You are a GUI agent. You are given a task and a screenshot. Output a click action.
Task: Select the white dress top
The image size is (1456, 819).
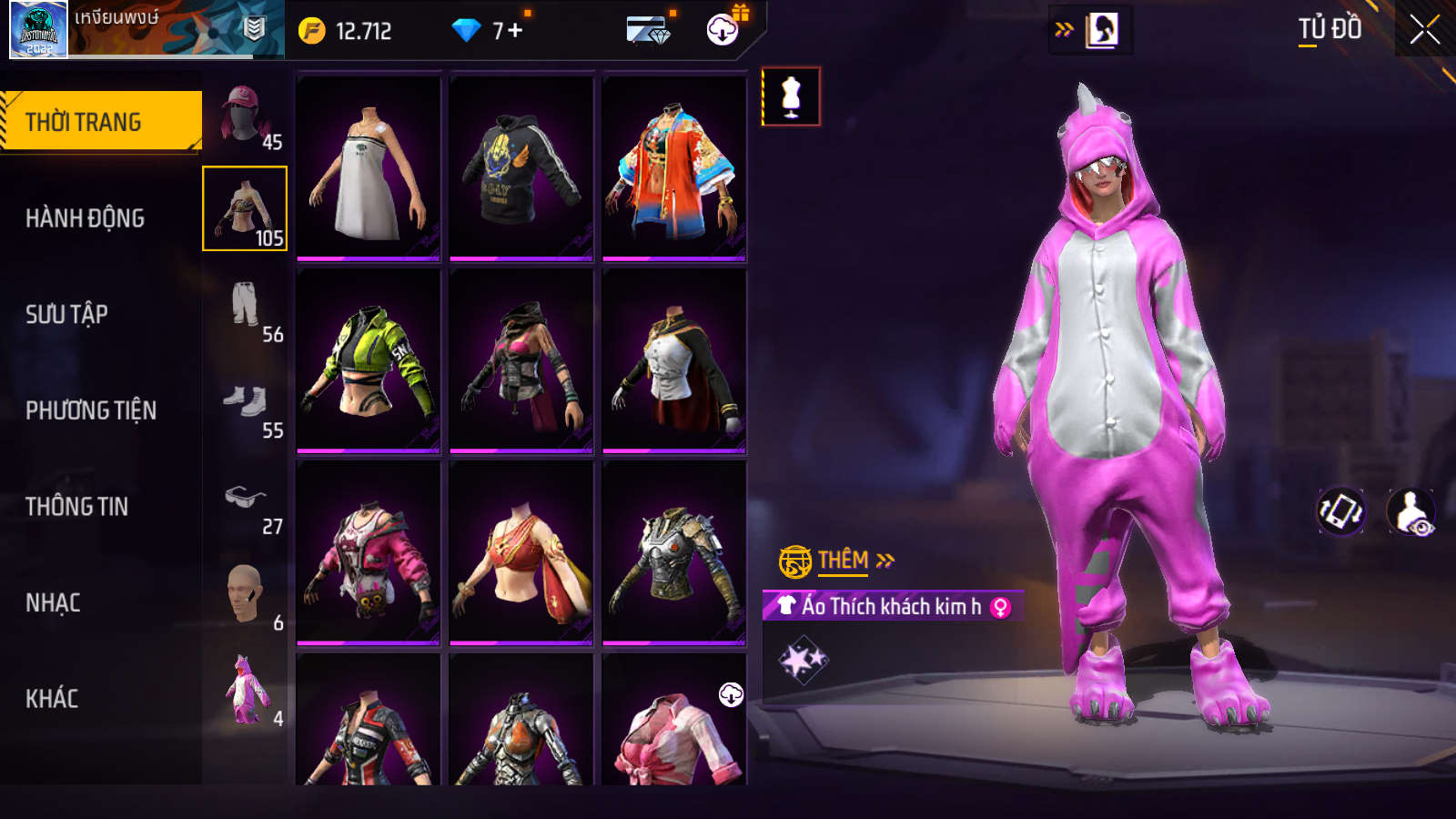pos(369,169)
